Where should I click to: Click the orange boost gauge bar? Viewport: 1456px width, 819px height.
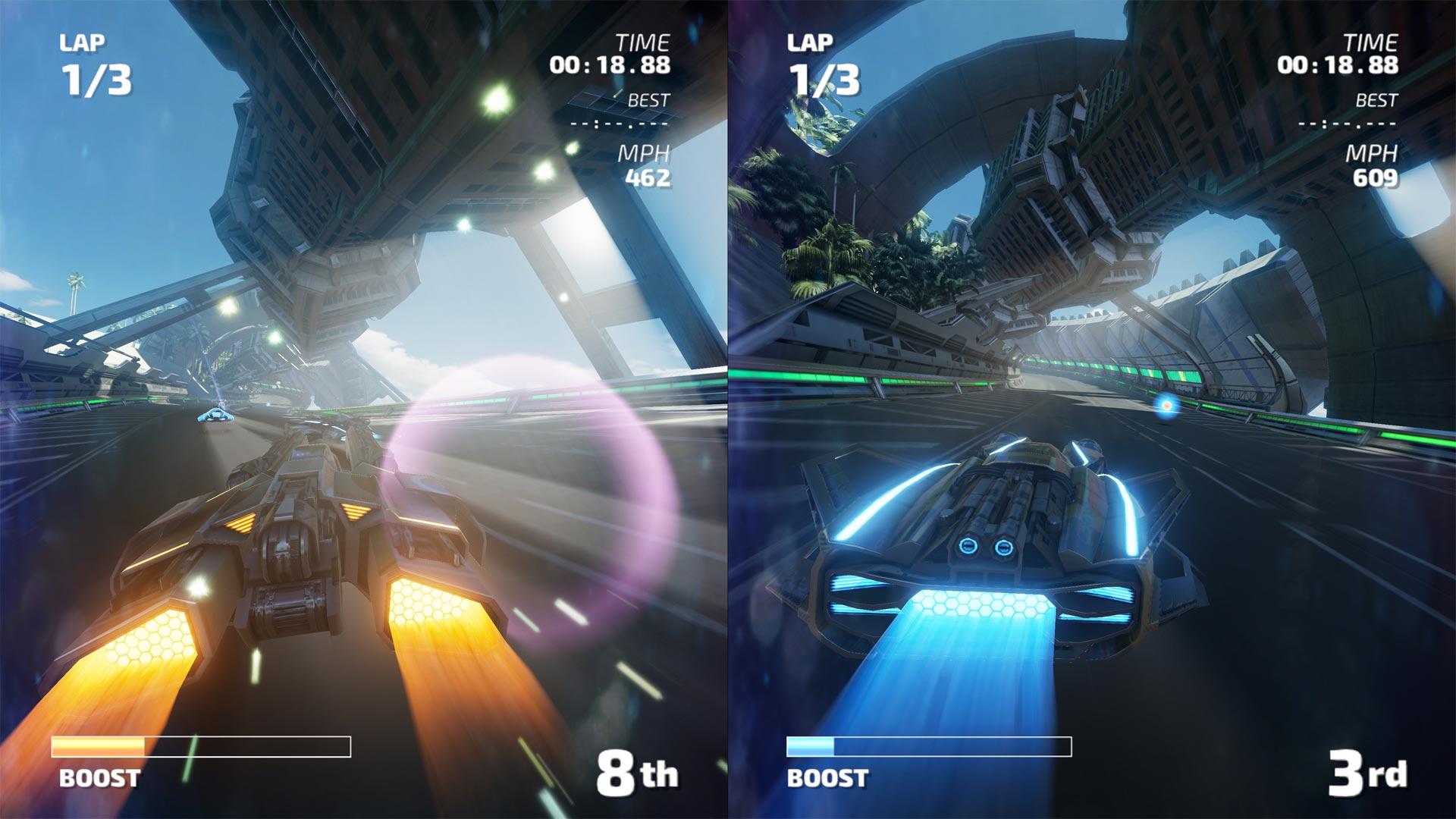(97, 746)
